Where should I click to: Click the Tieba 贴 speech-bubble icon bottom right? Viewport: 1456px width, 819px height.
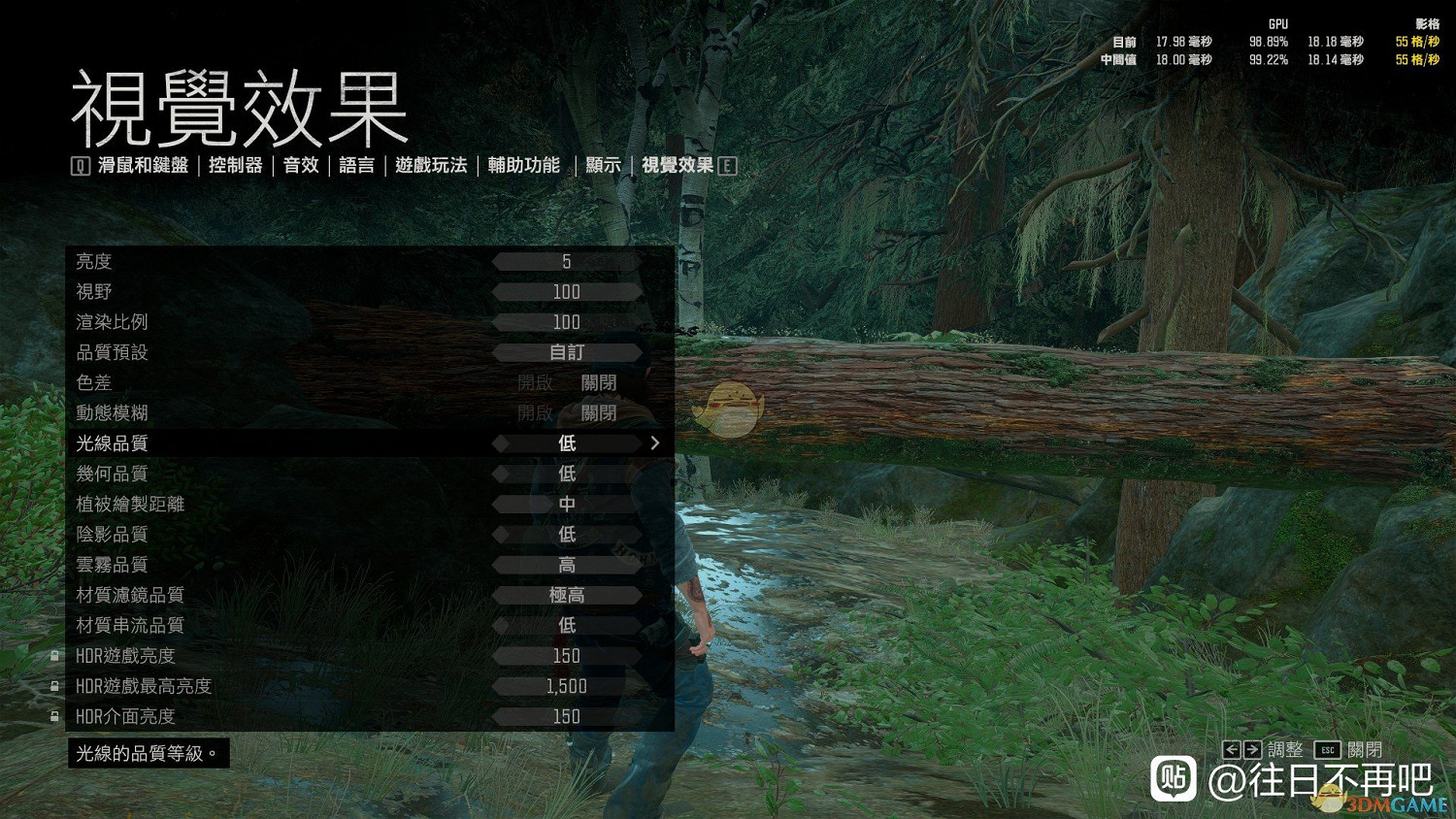(1175, 780)
